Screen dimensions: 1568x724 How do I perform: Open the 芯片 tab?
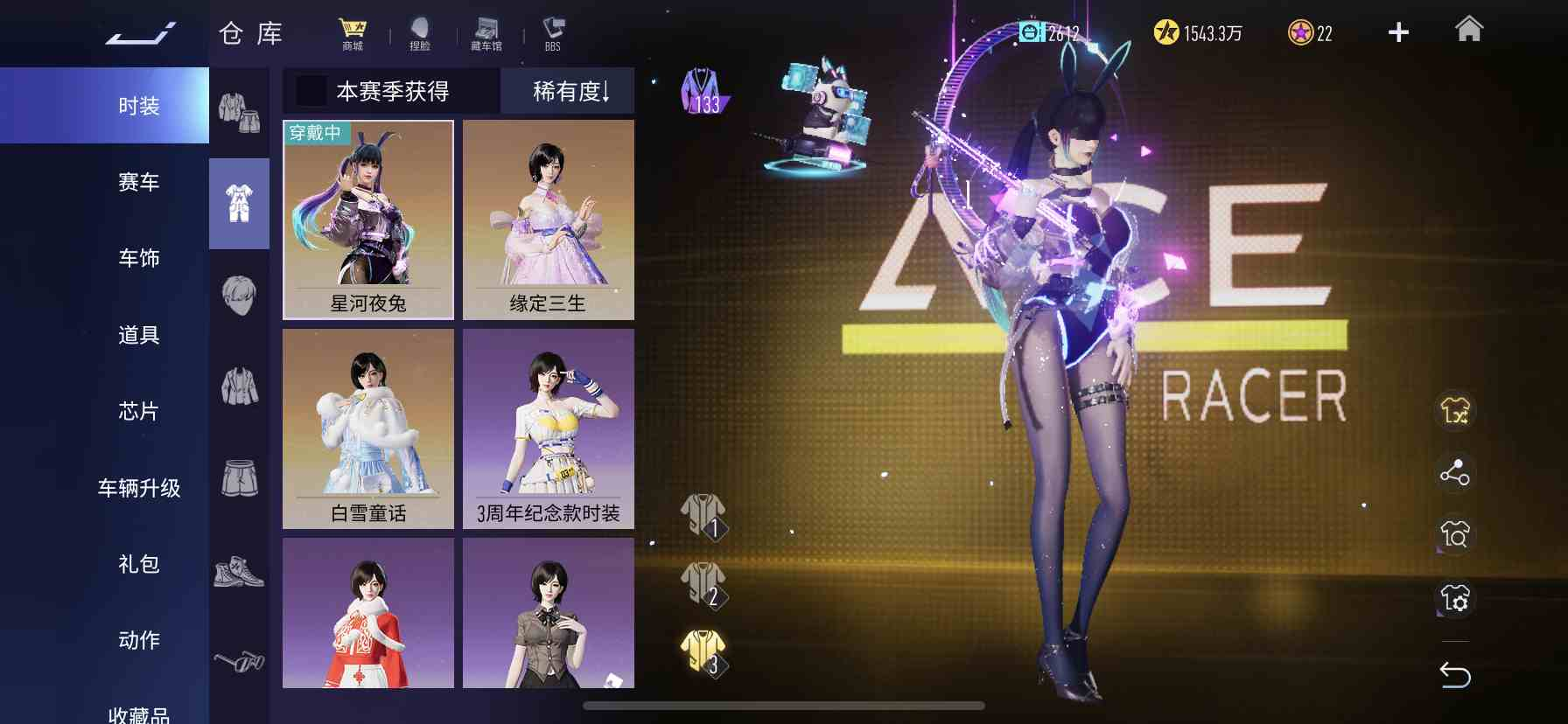click(138, 411)
